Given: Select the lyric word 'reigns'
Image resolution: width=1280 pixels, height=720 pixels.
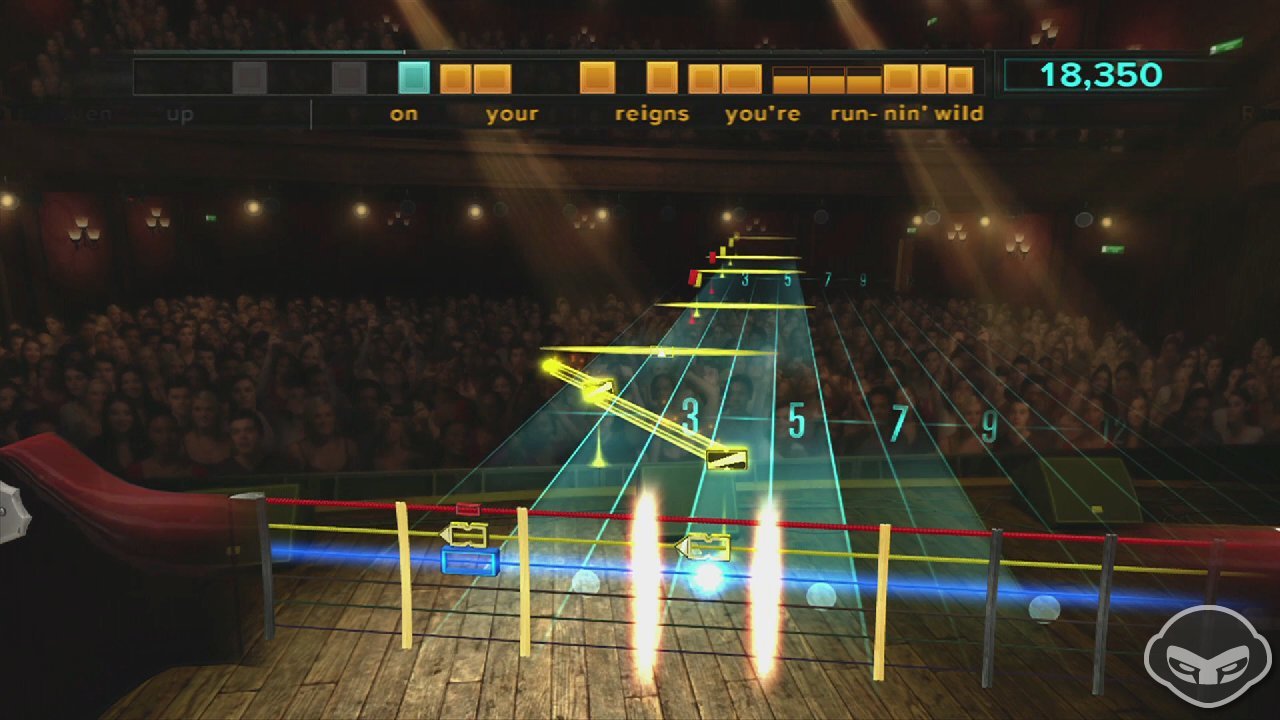Looking at the screenshot, I should click(x=653, y=113).
